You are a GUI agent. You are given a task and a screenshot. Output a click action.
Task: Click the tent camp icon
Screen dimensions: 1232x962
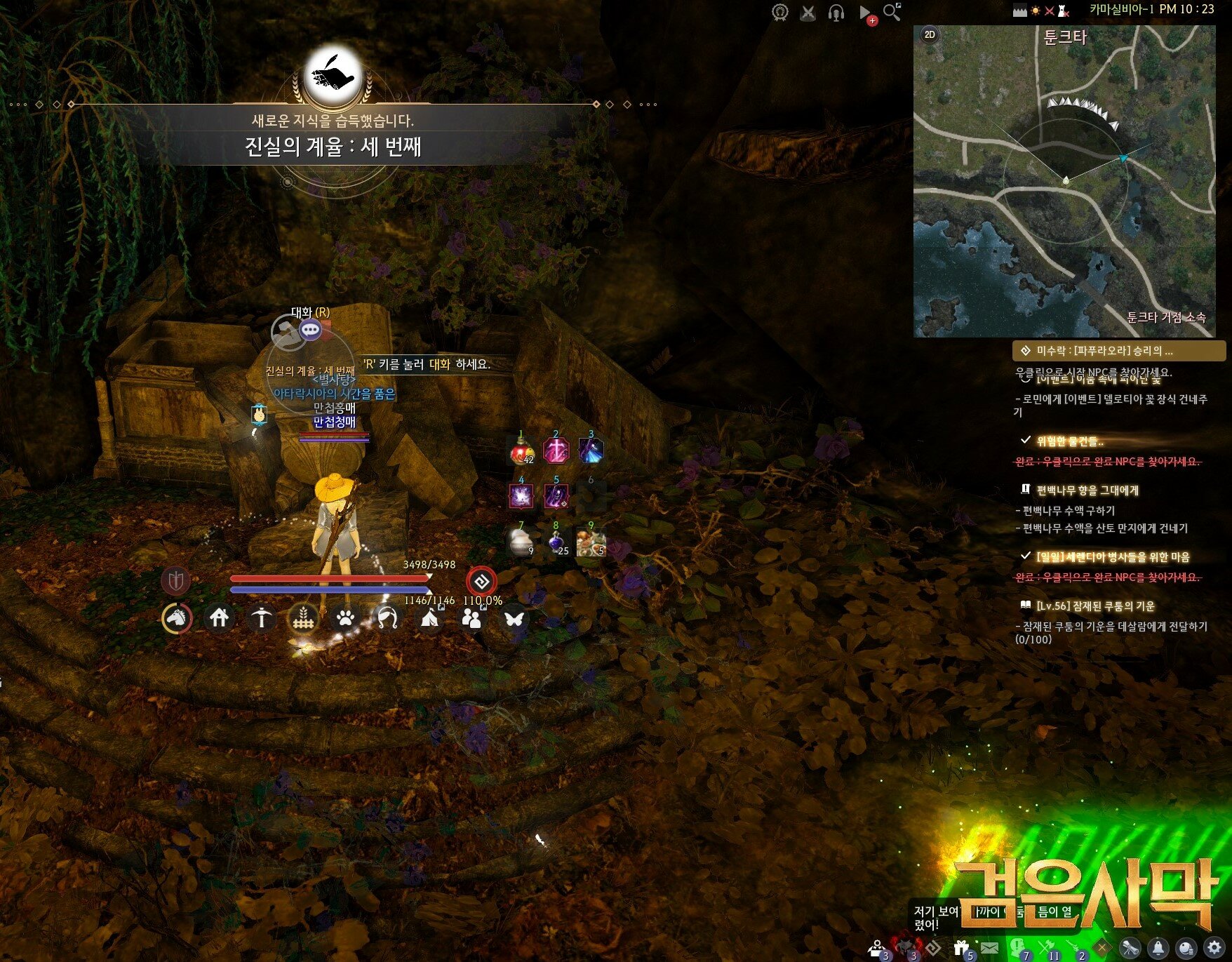(429, 618)
